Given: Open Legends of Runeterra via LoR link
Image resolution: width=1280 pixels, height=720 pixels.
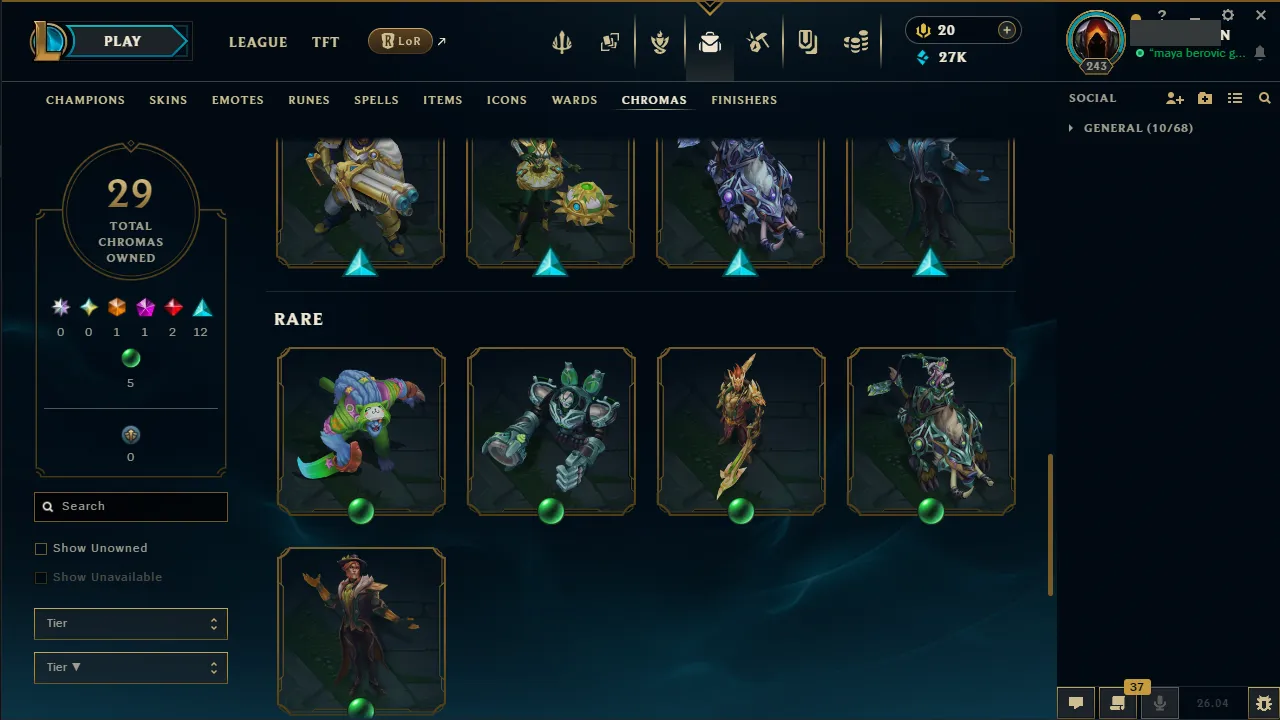Looking at the screenshot, I should point(400,41).
